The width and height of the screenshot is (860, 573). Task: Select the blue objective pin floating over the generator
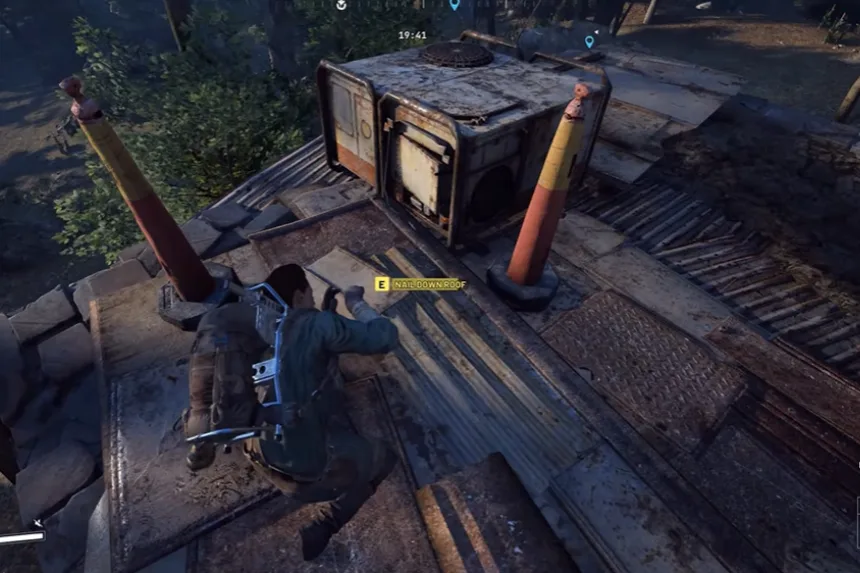[589, 41]
